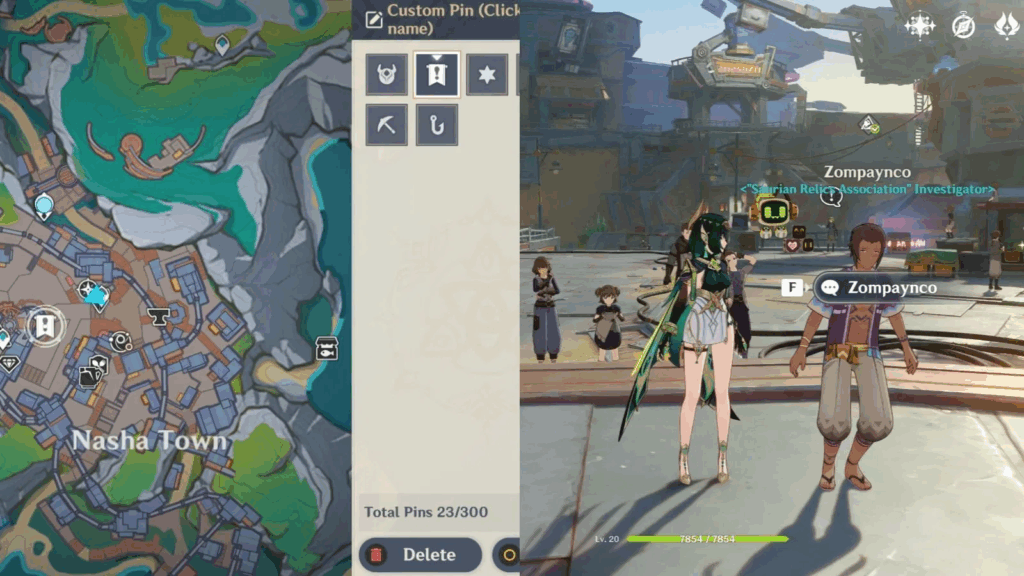The width and height of the screenshot is (1024, 576).
Task: Click the anvil blacksmith marker on map
Action: point(158,317)
